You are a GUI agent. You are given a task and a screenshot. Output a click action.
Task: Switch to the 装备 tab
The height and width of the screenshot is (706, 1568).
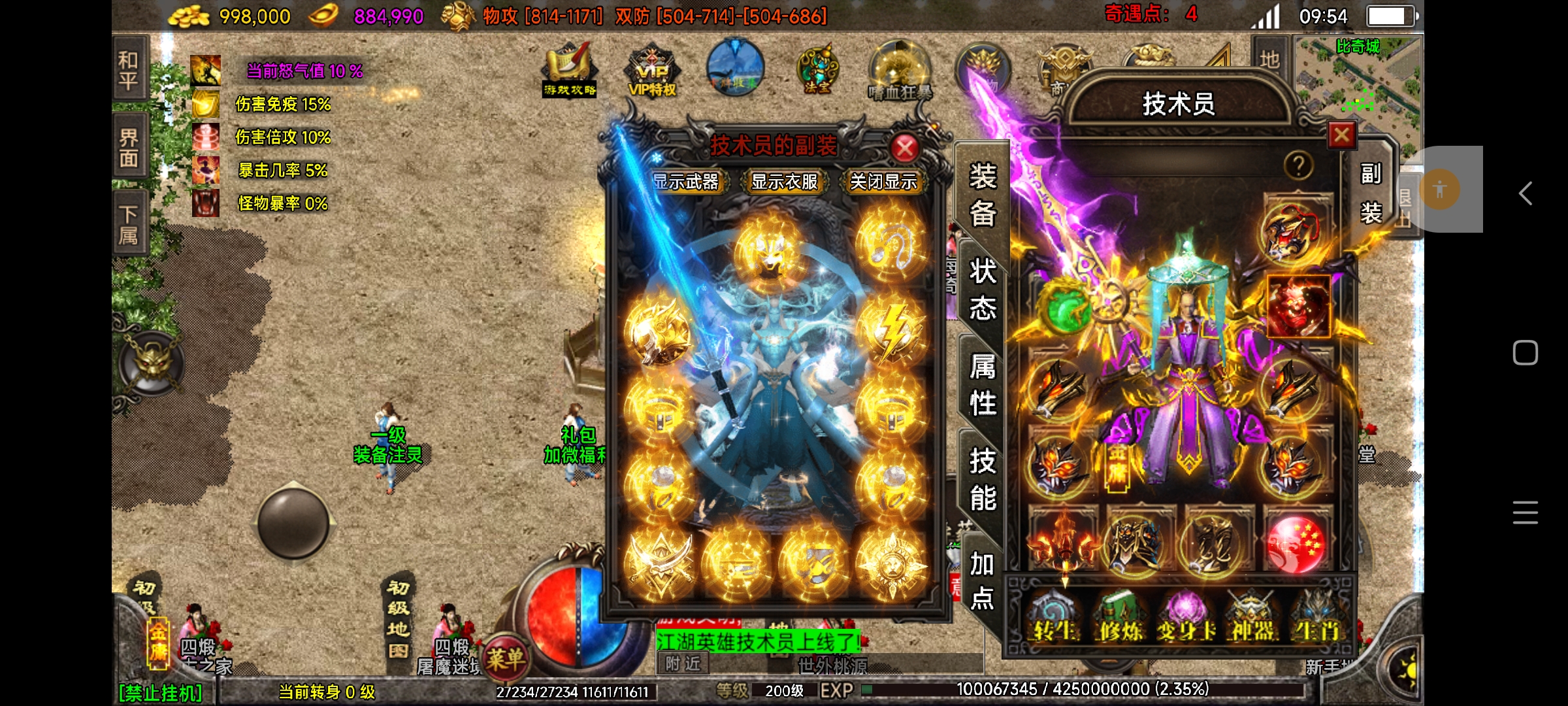982,194
